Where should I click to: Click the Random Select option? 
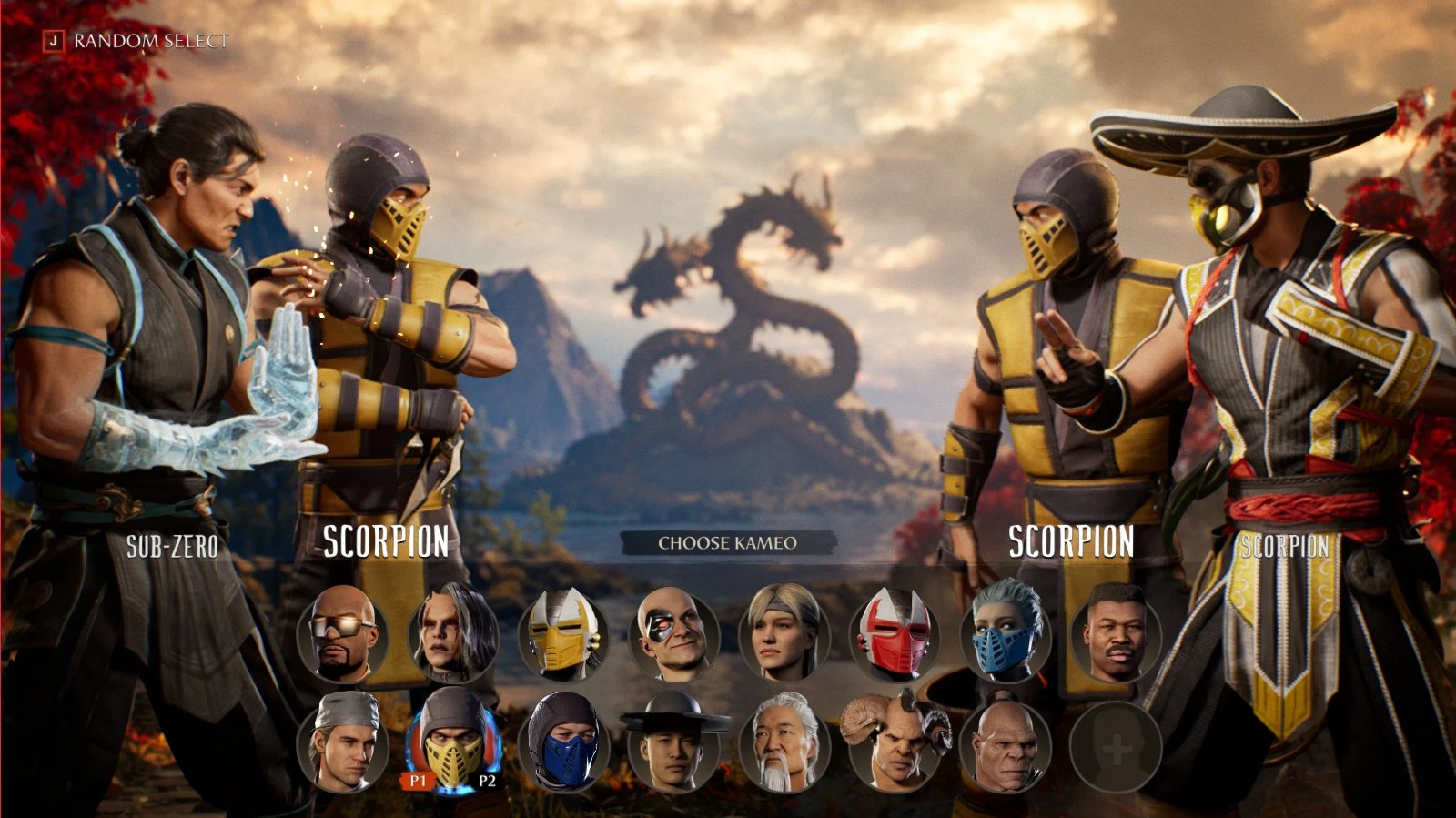tap(148, 40)
